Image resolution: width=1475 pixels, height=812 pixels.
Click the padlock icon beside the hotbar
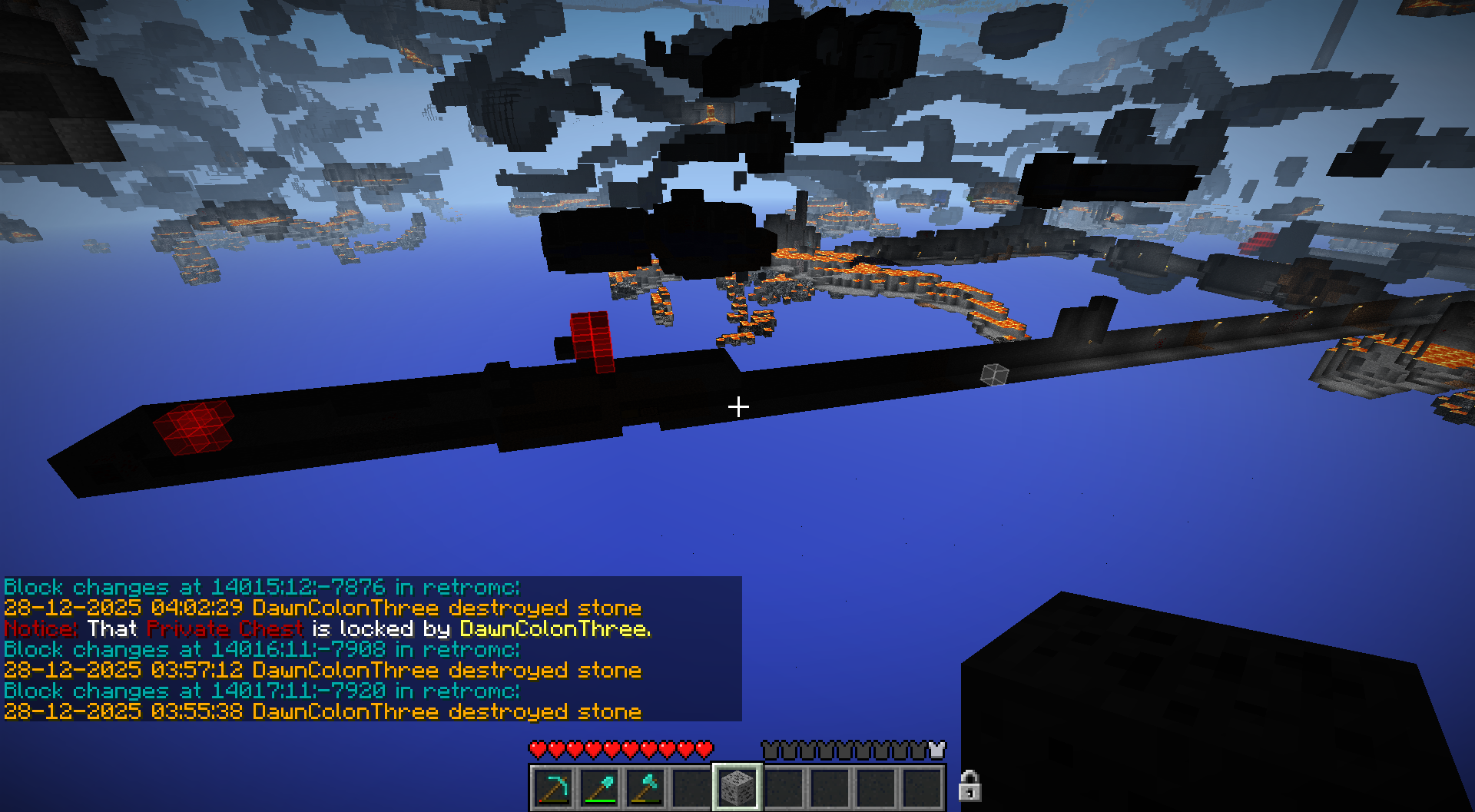coord(970,786)
